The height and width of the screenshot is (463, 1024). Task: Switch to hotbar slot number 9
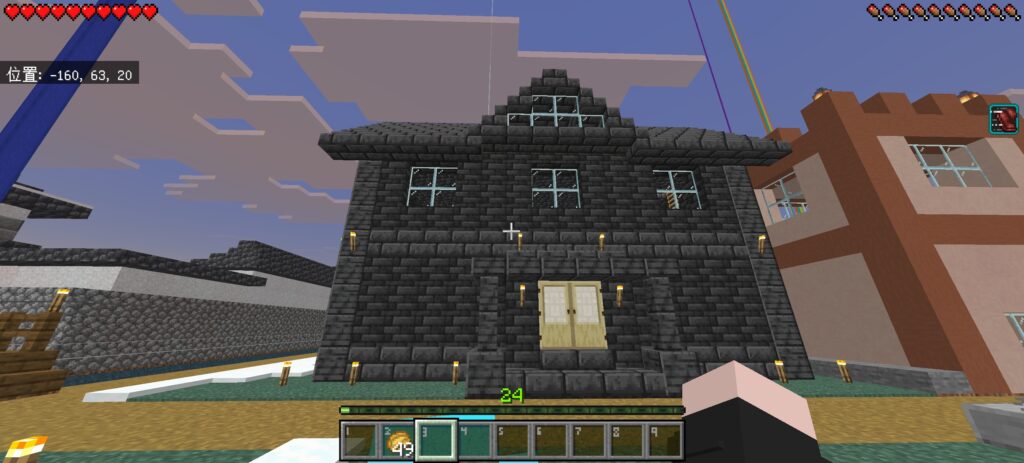(x=664, y=441)
